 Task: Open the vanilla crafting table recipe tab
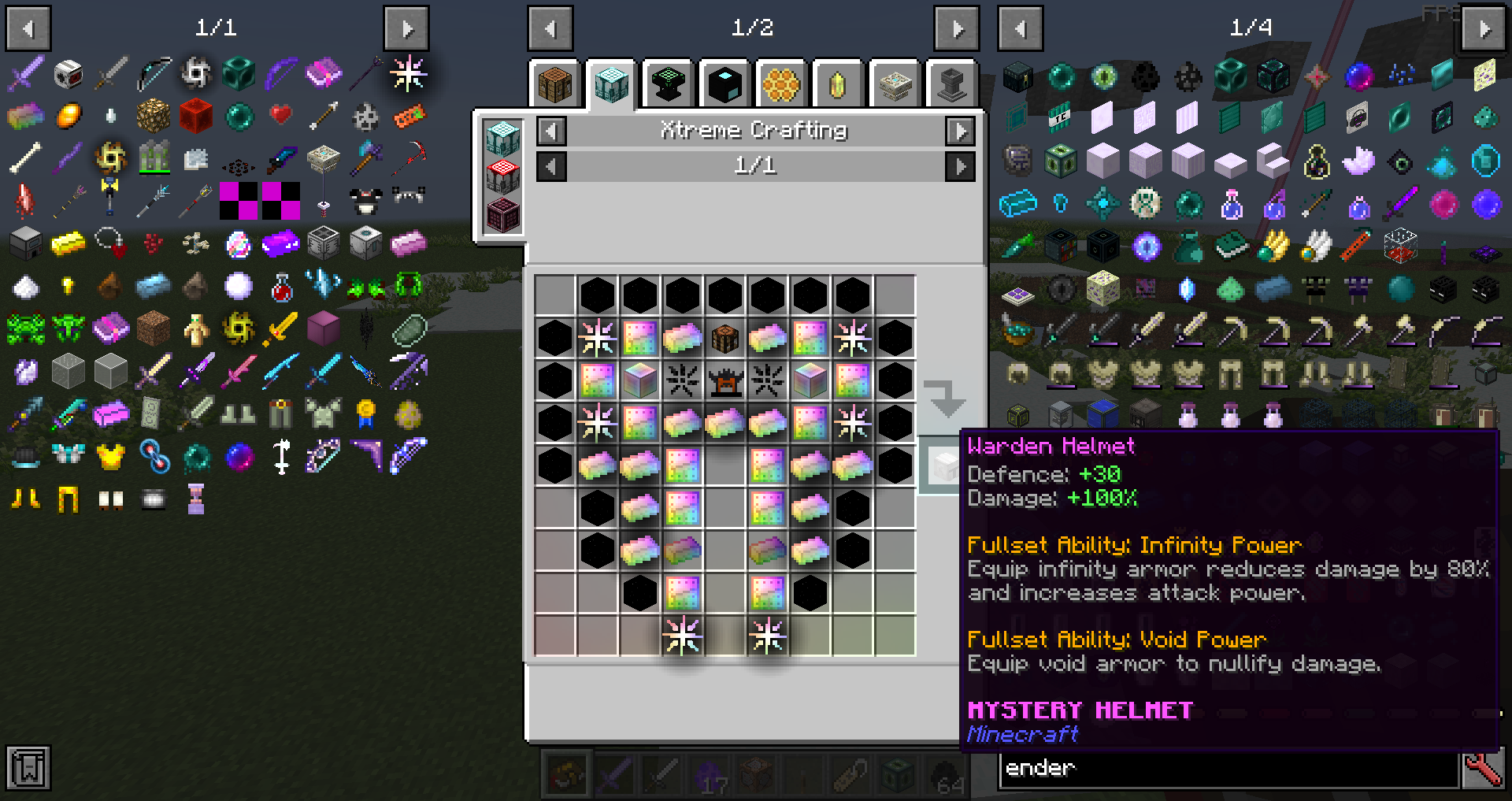(554, 83)
